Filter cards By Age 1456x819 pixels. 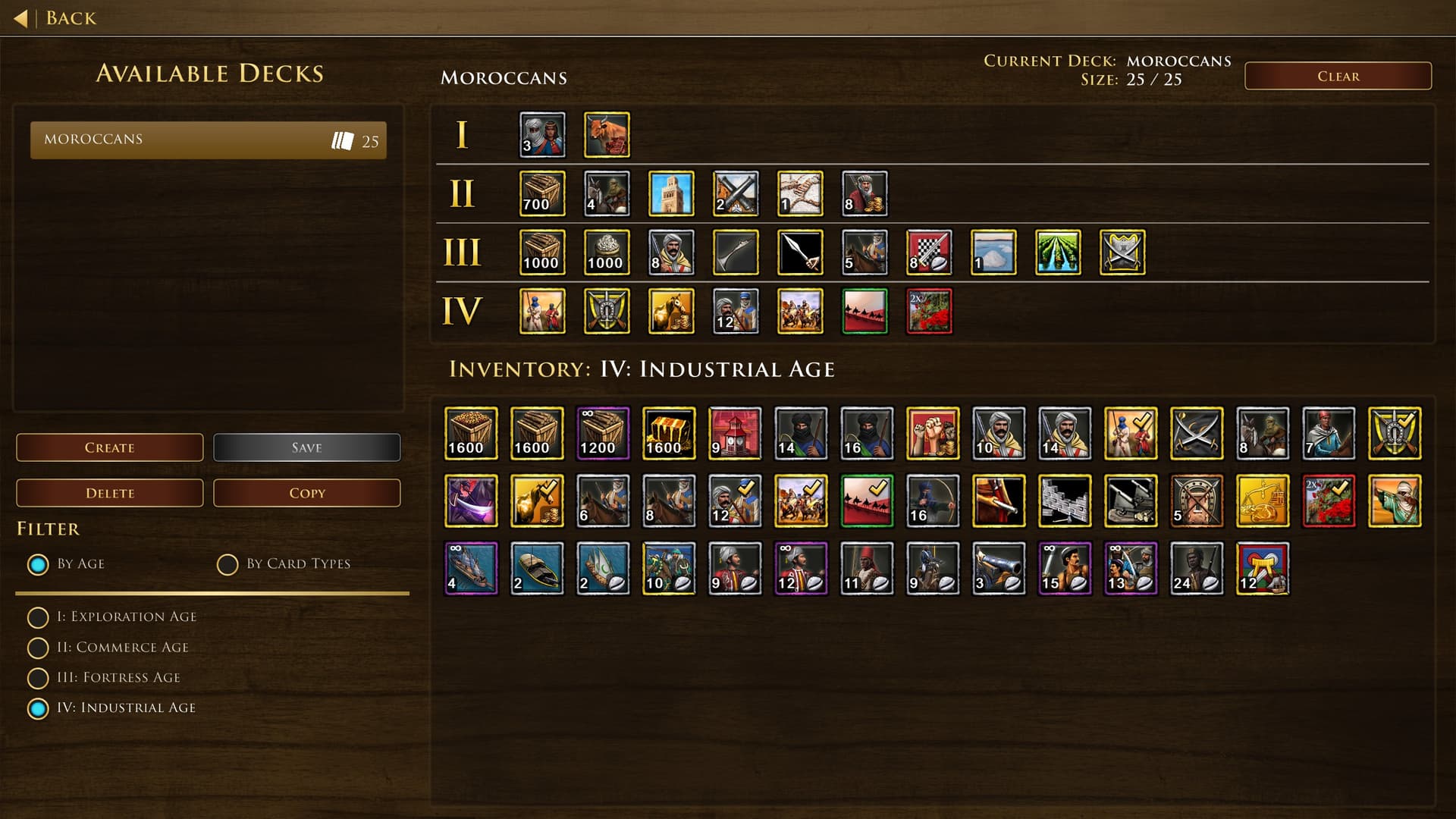38,564
